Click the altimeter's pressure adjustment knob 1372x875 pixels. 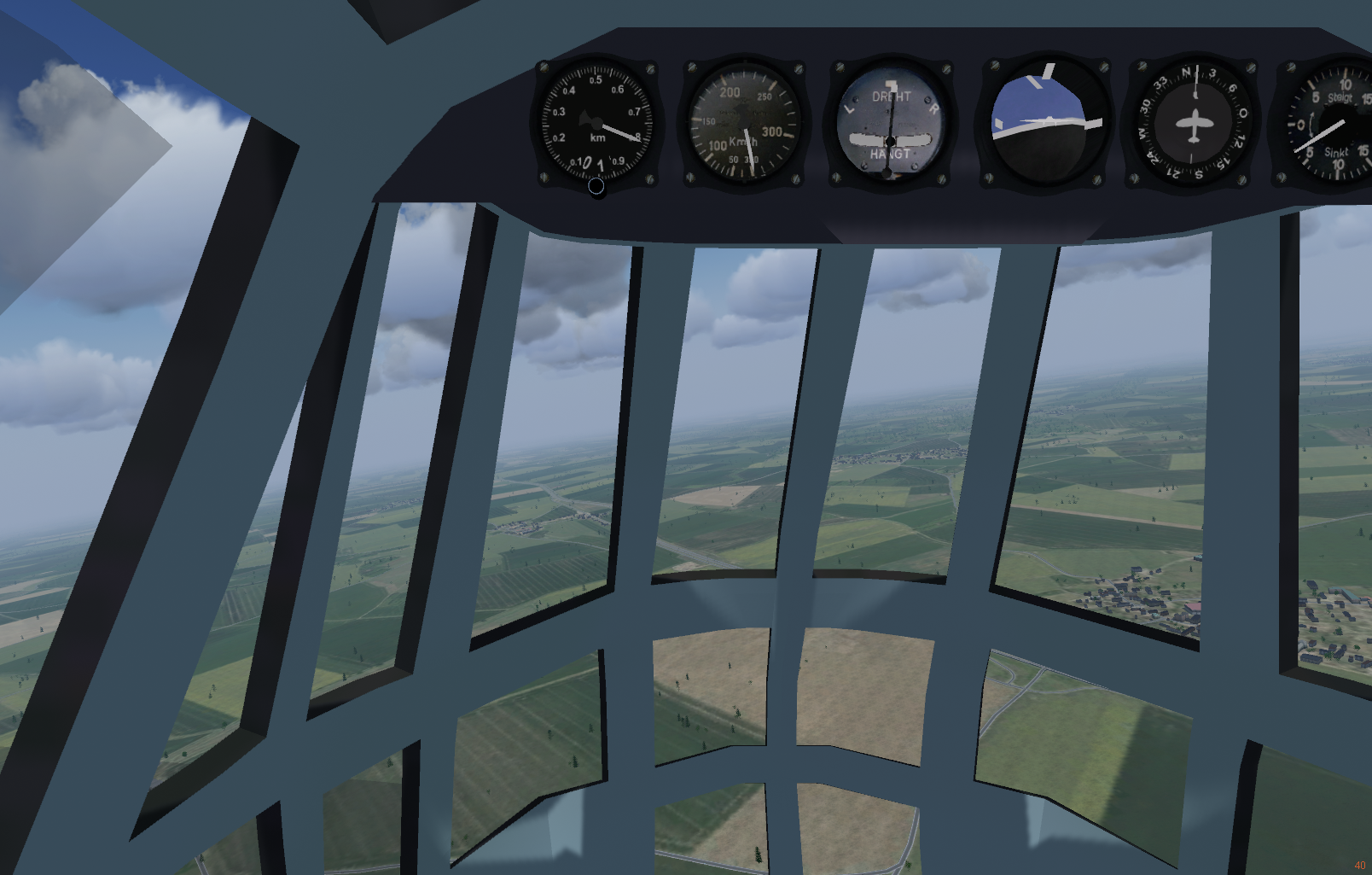point(596,185)
